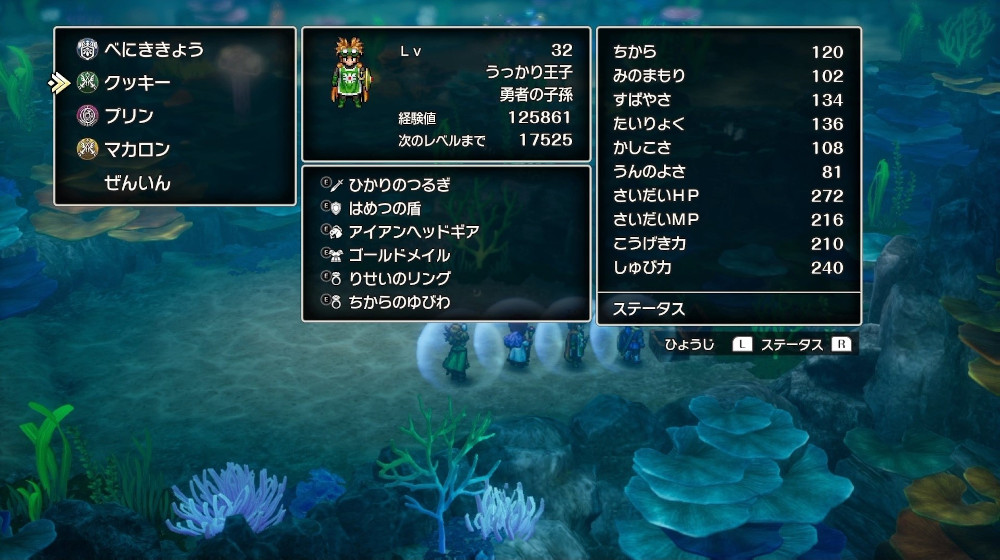1000x560 pixels.
Task: Choose the ぜんいん (everyone) option
Action: (137, 183)
